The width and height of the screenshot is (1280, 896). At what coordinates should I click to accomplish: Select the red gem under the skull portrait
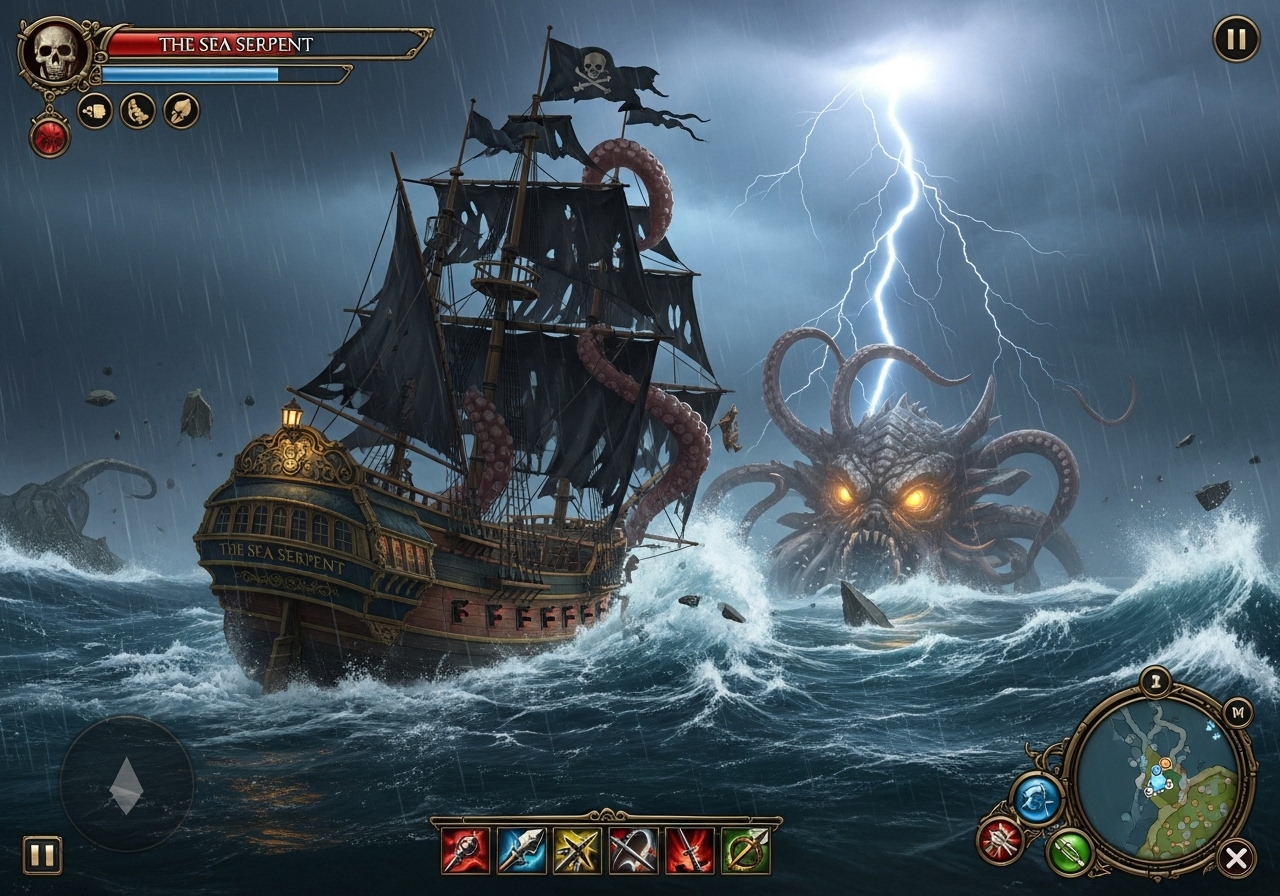coord(49,136)
